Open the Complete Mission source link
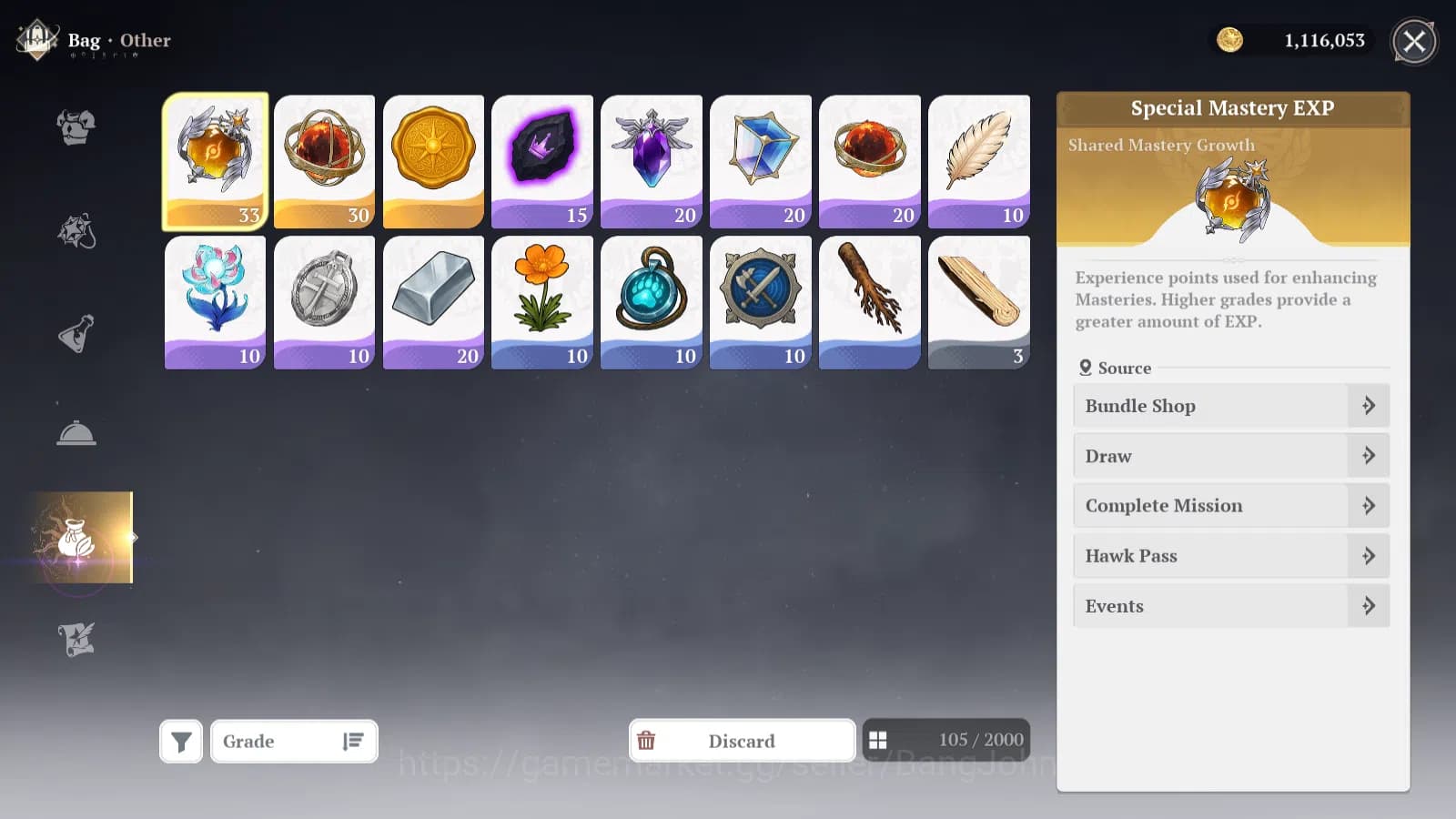This screenshot has height=819, width=1456. (x=1230, y=505)
